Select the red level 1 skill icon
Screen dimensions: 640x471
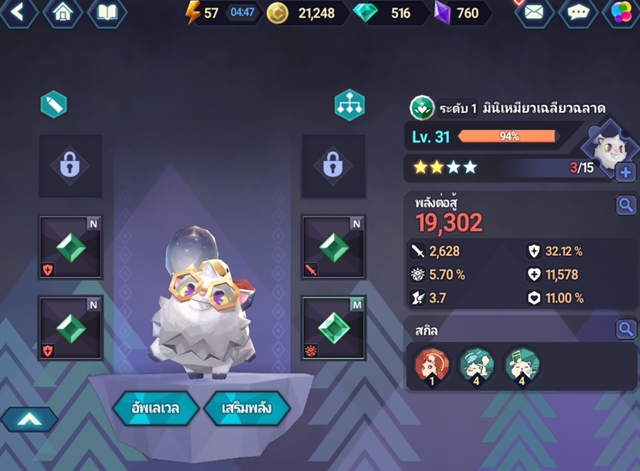[x=431, y=367]
